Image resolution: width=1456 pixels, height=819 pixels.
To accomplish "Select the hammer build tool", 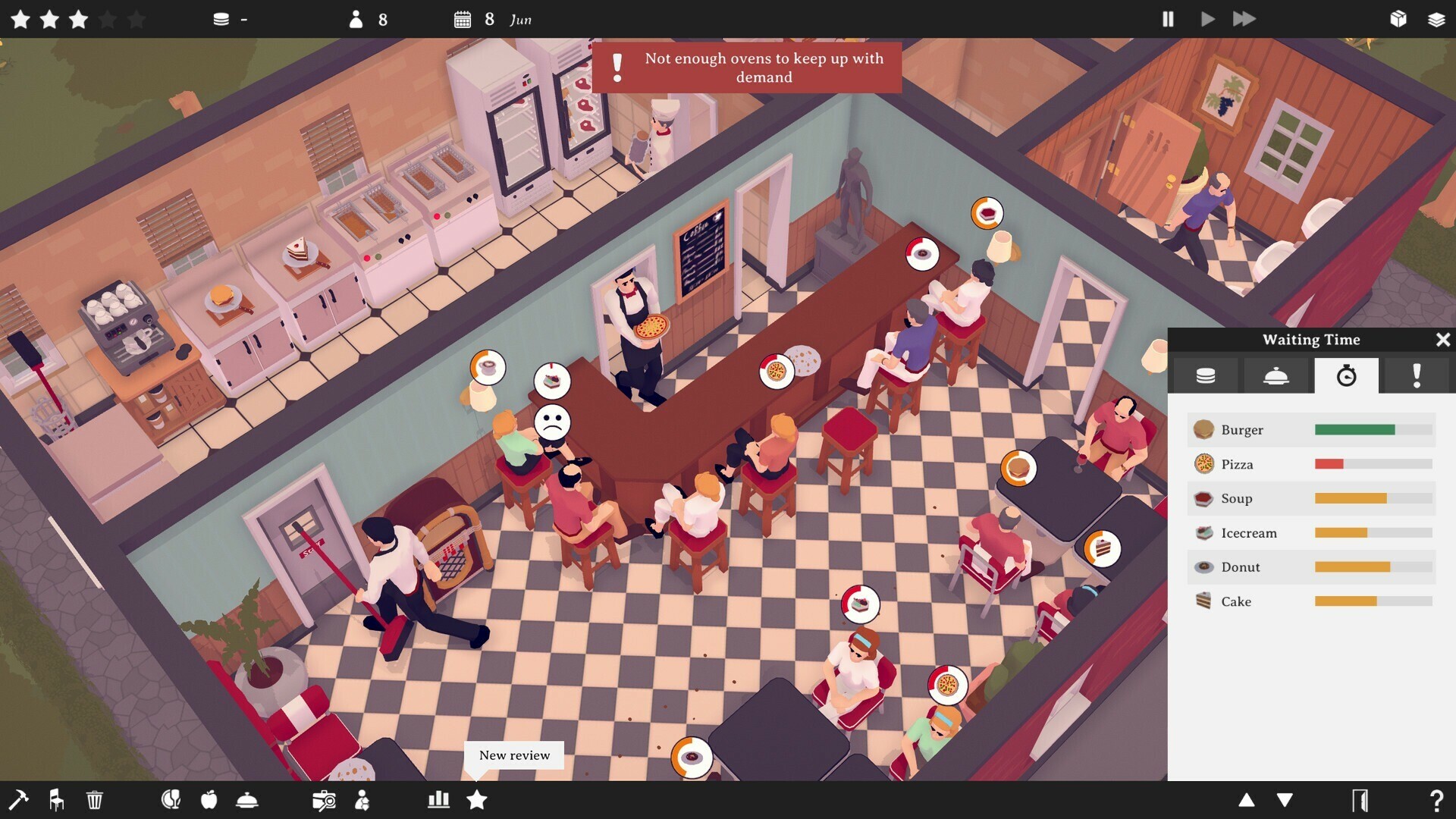I will (x=20, y=800).
